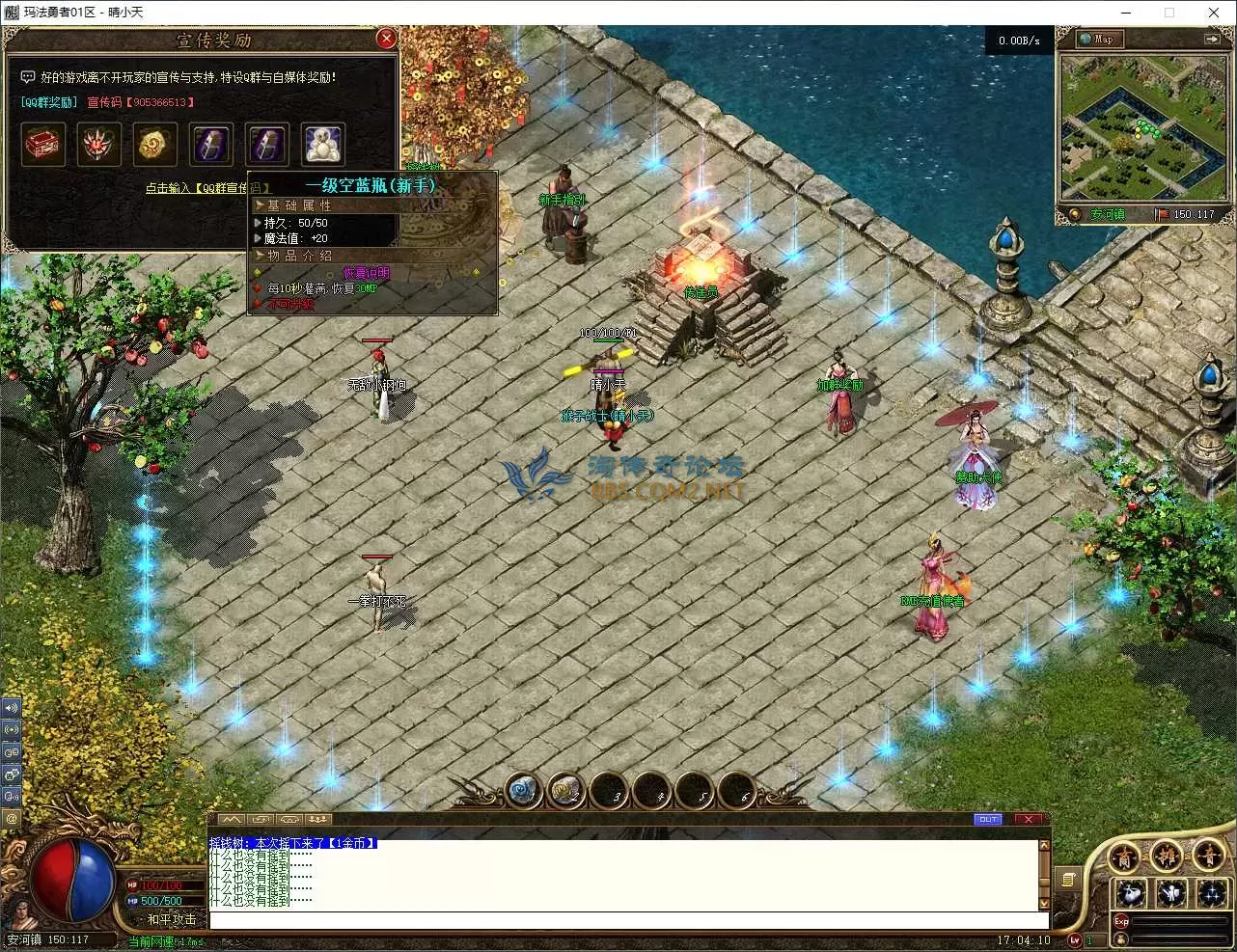The image size is (1237, 952).
Task: Toggle the minimap arrow button
Action: pos(1211,40)
